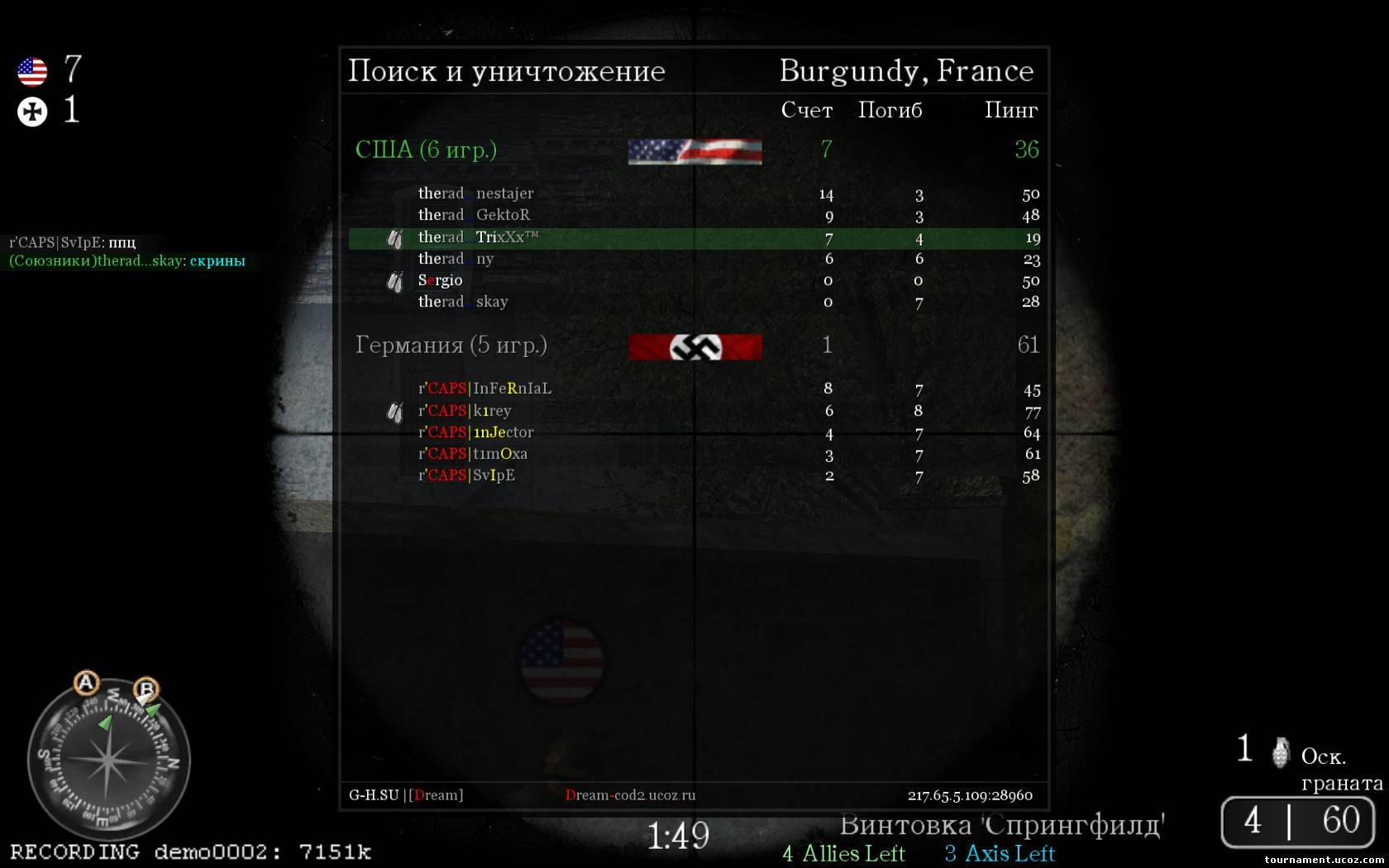Image resolution: width=1389 pixels, height=868 pixels.
Task: Pick player row therad skay
Action: click(x=463, y=302)
